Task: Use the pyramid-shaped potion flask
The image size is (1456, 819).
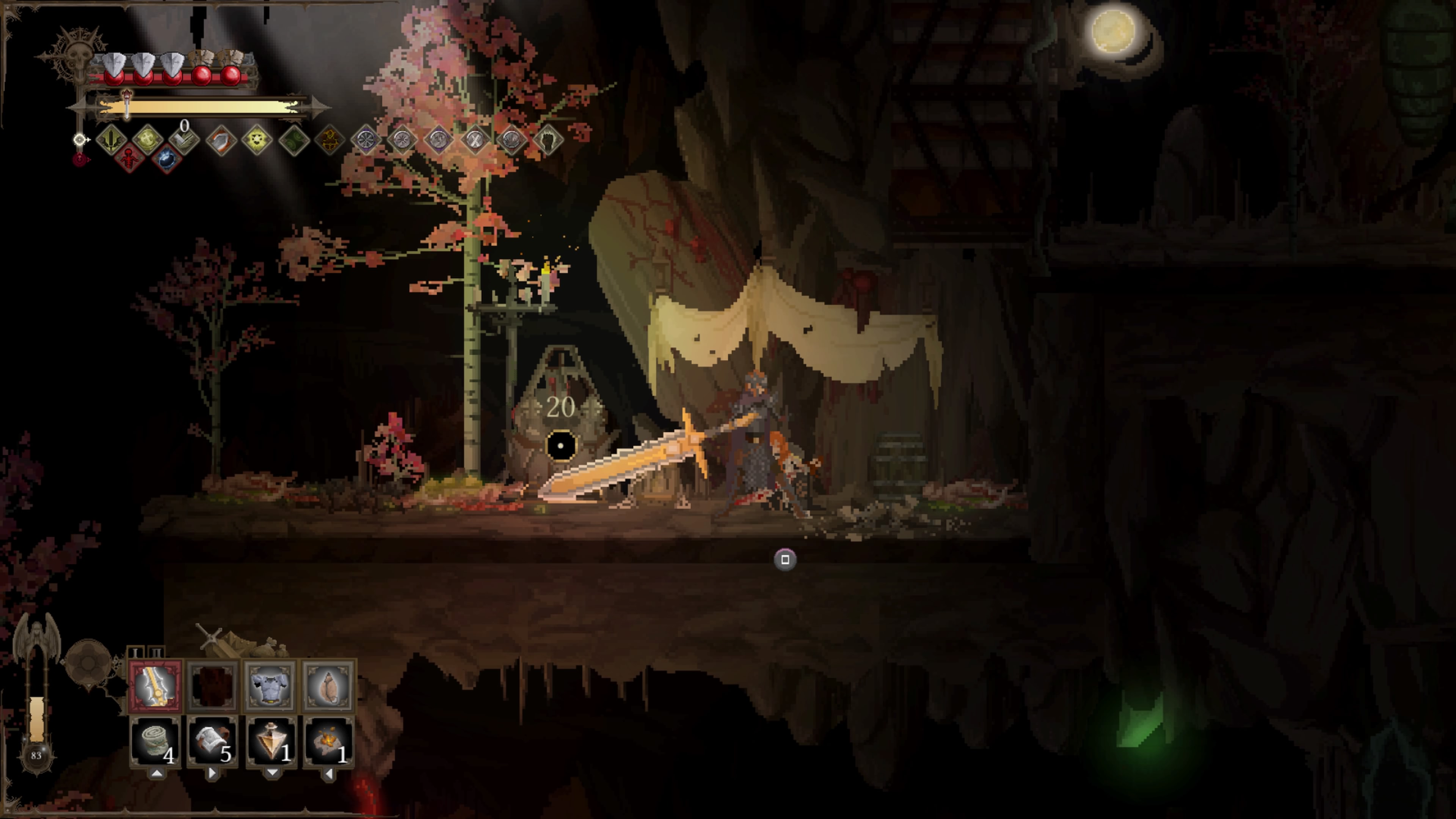Action: coord(271,741)
